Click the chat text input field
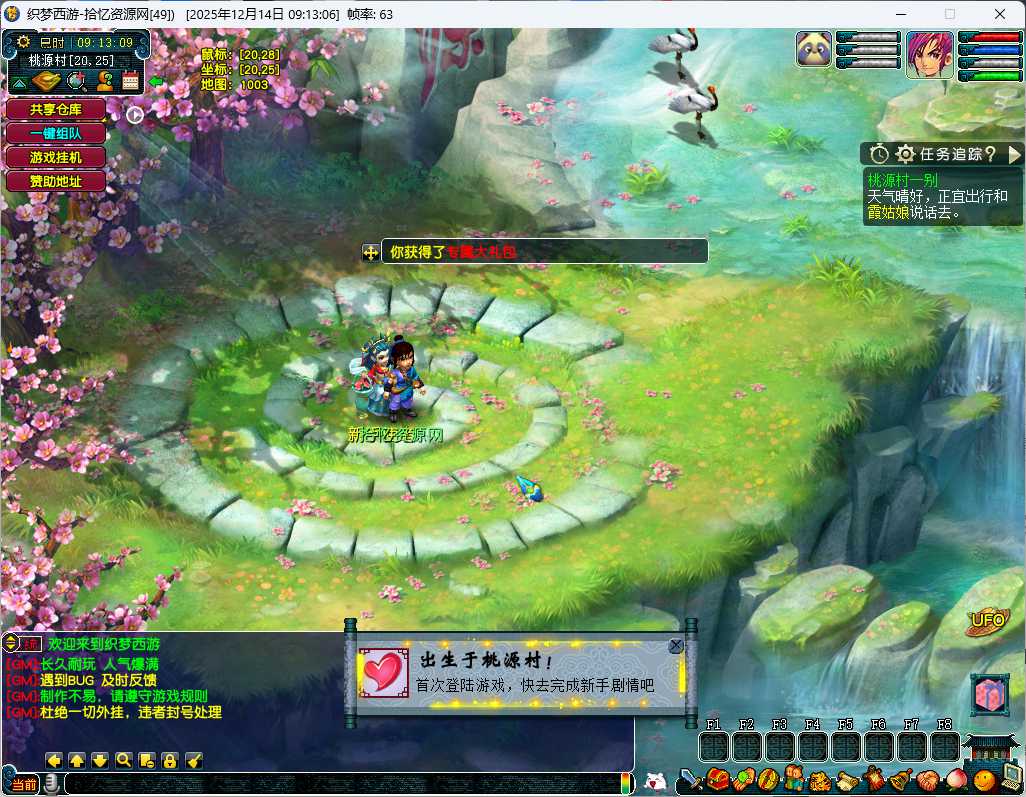1026x797 pixels. [x=340, y=783]
